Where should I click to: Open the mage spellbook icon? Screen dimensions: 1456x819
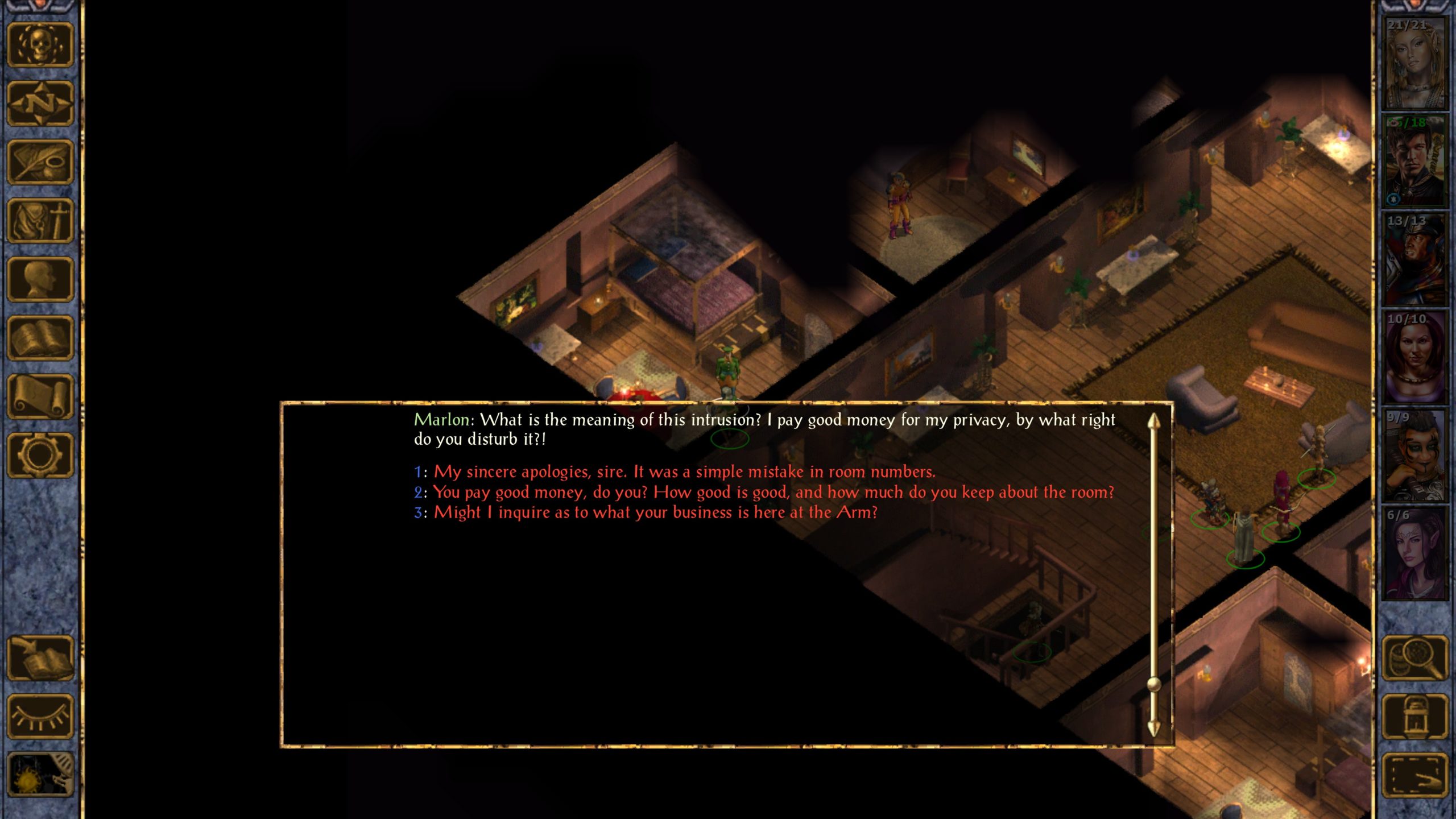40,338
